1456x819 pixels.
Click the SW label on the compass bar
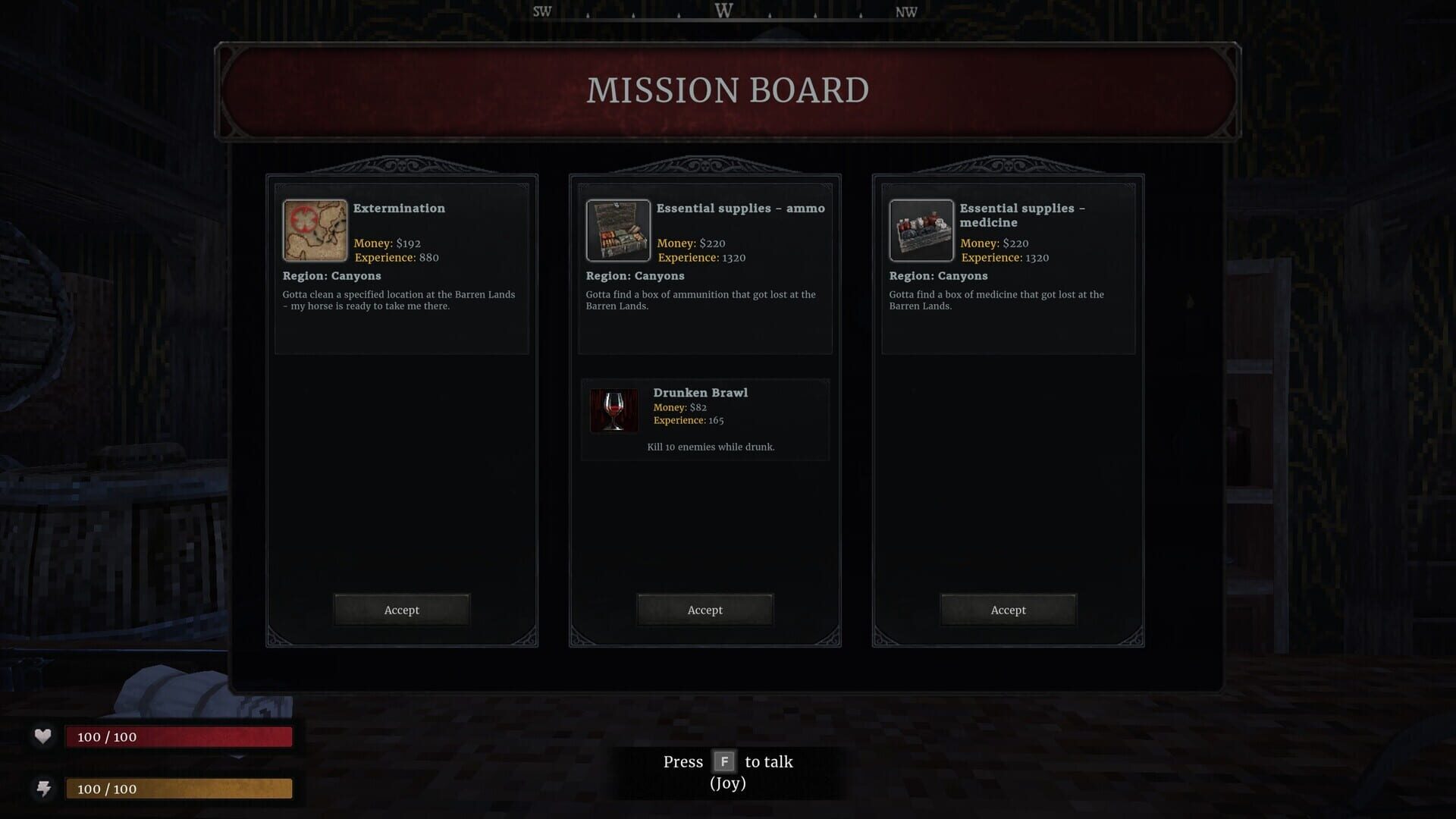[540, 11]
